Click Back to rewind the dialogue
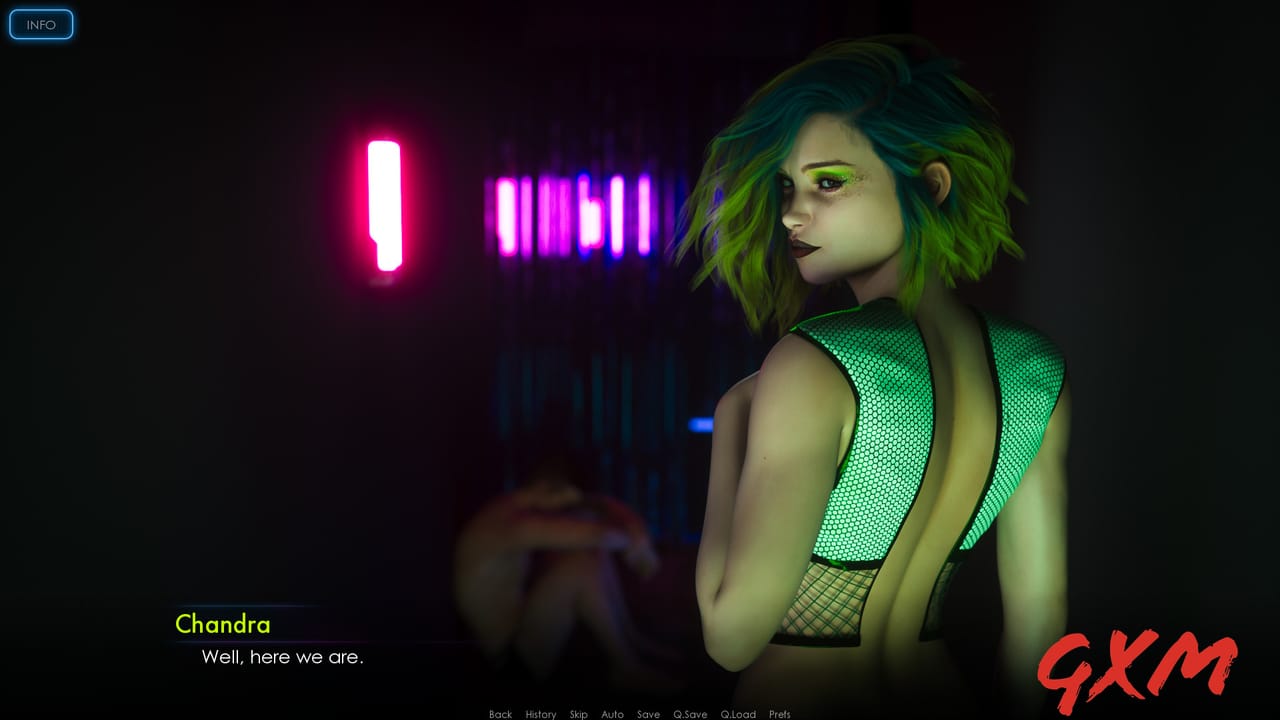This screenshot has height=720, width=1280. 498,714
